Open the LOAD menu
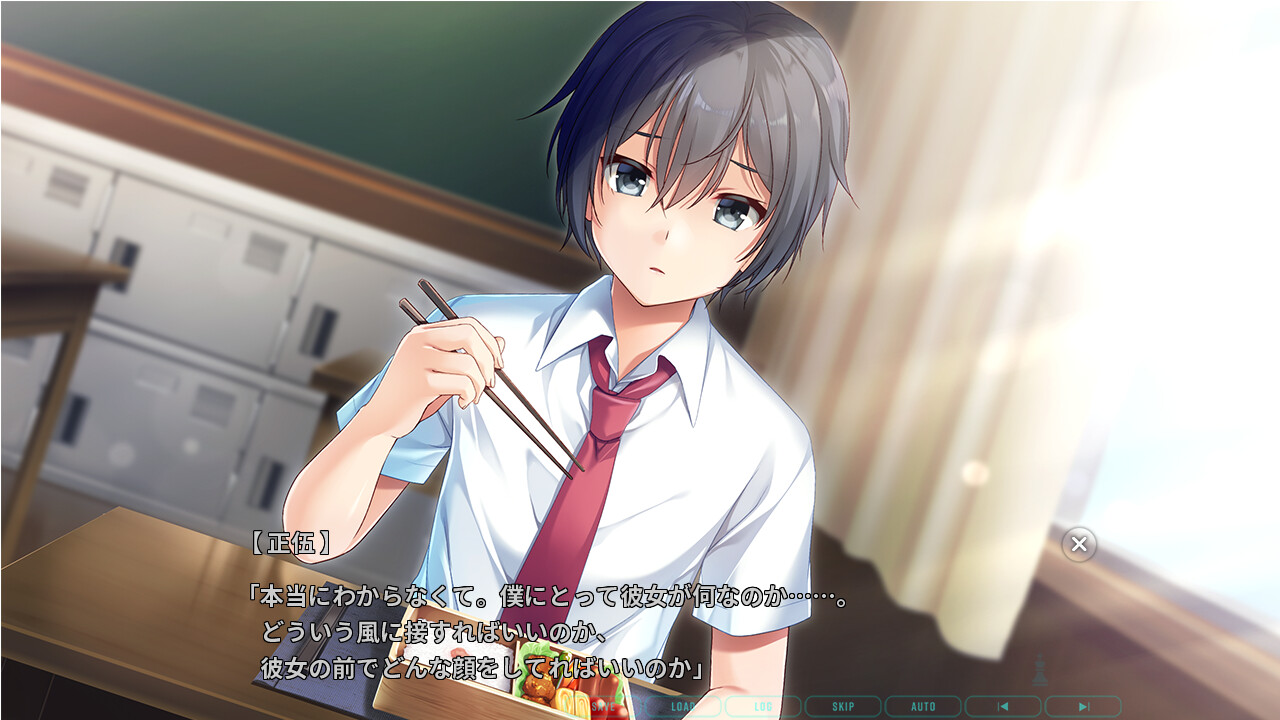Image resolution: width=1280 pixels, height=720 pixels. pyautogui.click(x=683, y=707)
